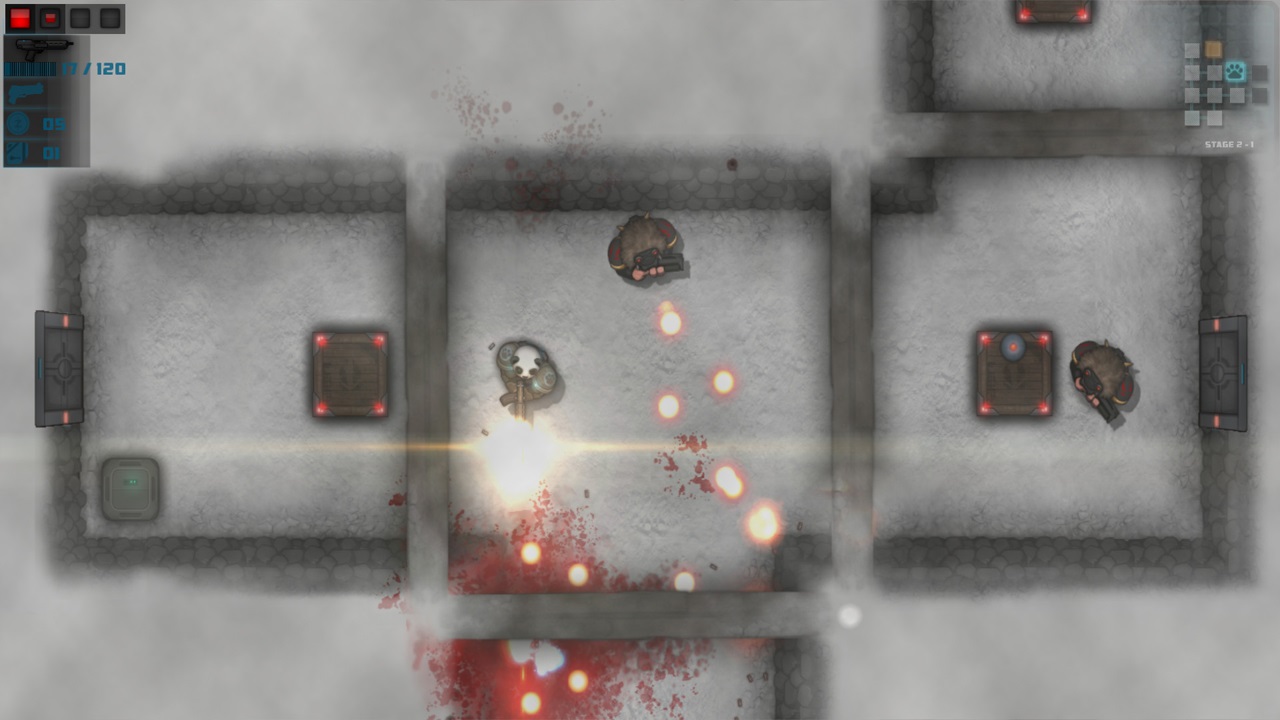Click the paw icon on the minimap
The width and height of the screenshot is (1280, 720).
coord(1235,71)
